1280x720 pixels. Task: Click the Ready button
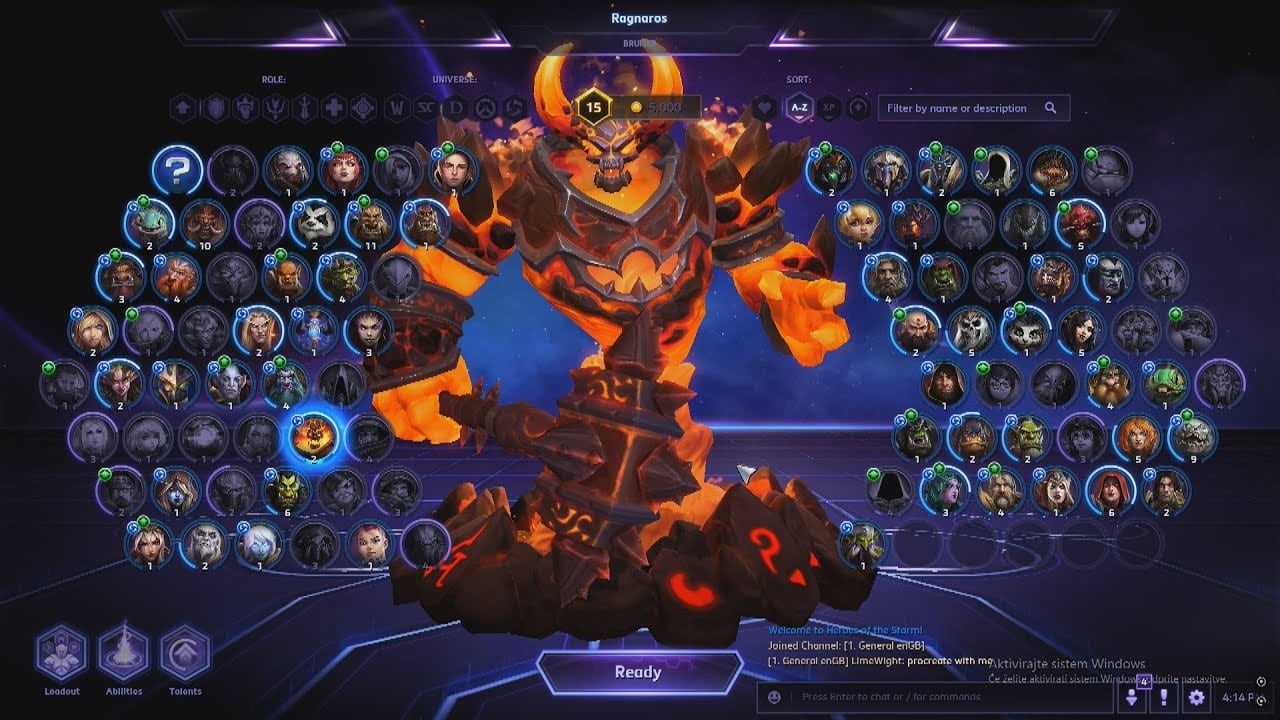pos(638,672)
